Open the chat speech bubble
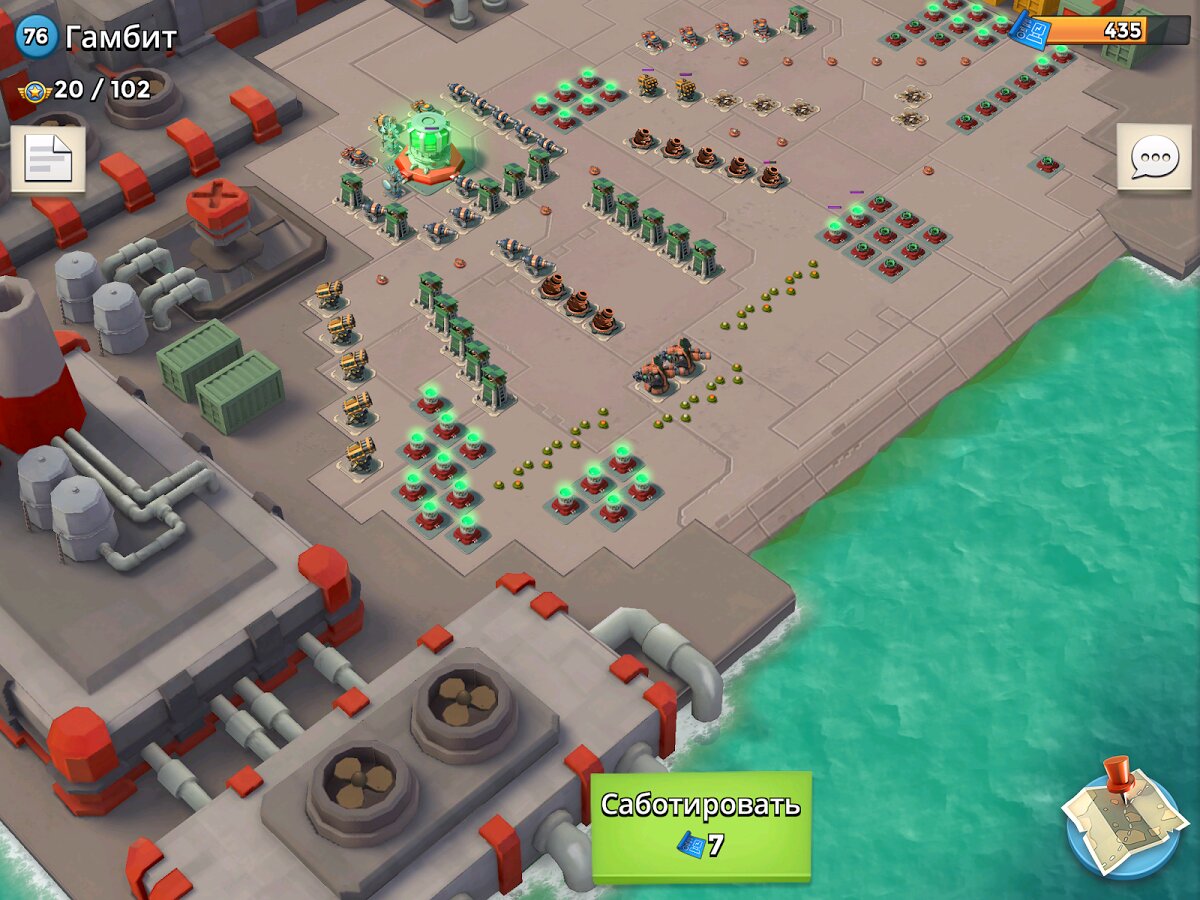Viewport: 1200px width, 900px height. tap(1153, 158)
